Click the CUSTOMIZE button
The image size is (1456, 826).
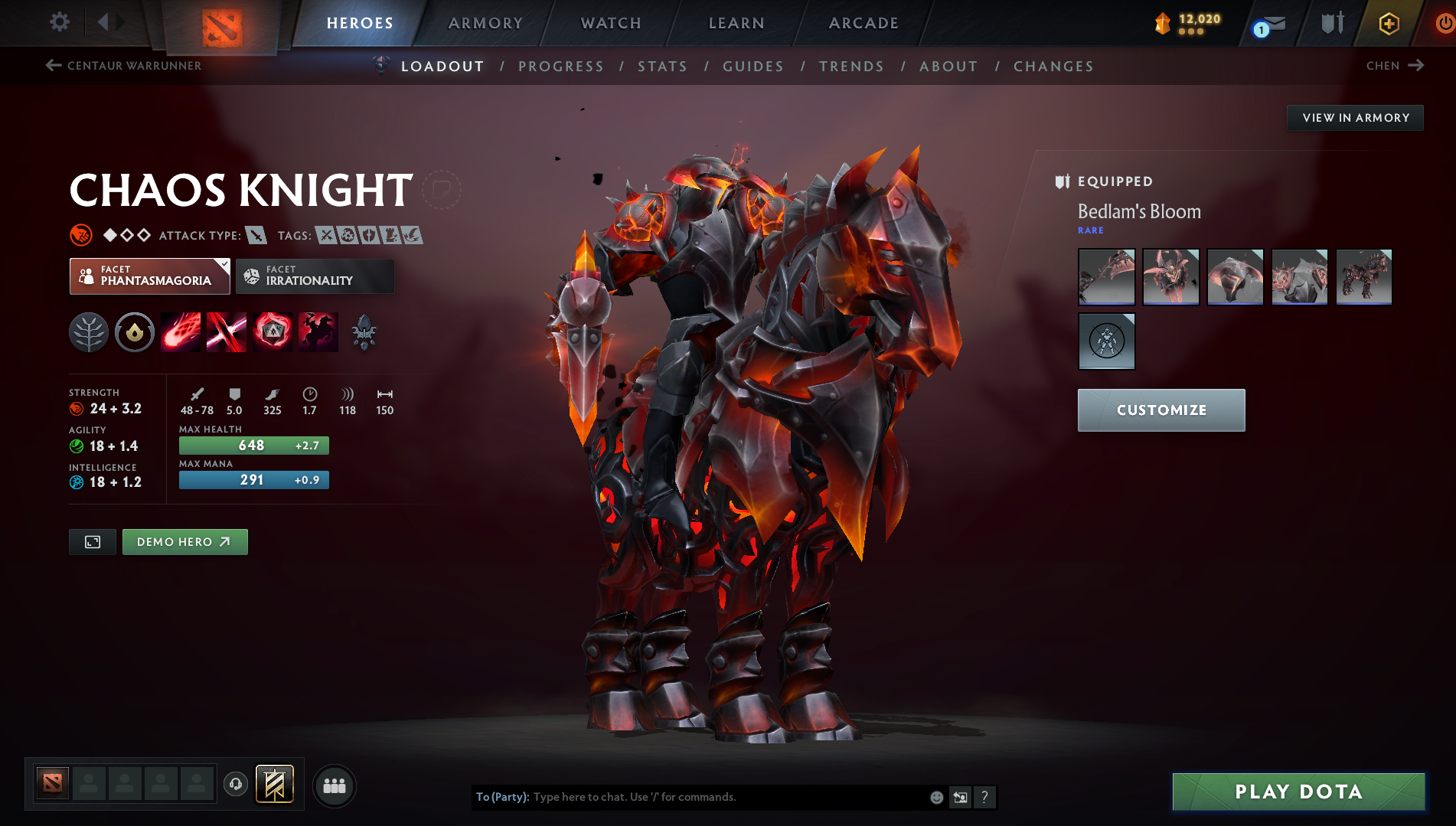point(1161,410)
